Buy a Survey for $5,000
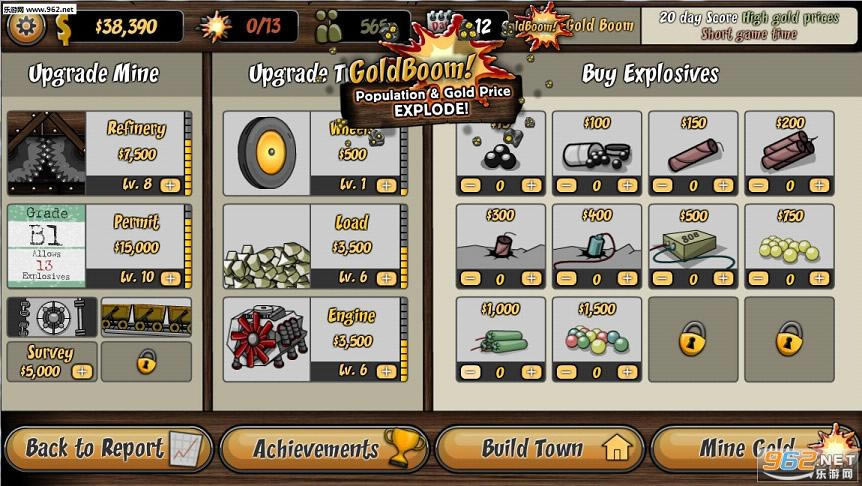 (x=82, y=371)
